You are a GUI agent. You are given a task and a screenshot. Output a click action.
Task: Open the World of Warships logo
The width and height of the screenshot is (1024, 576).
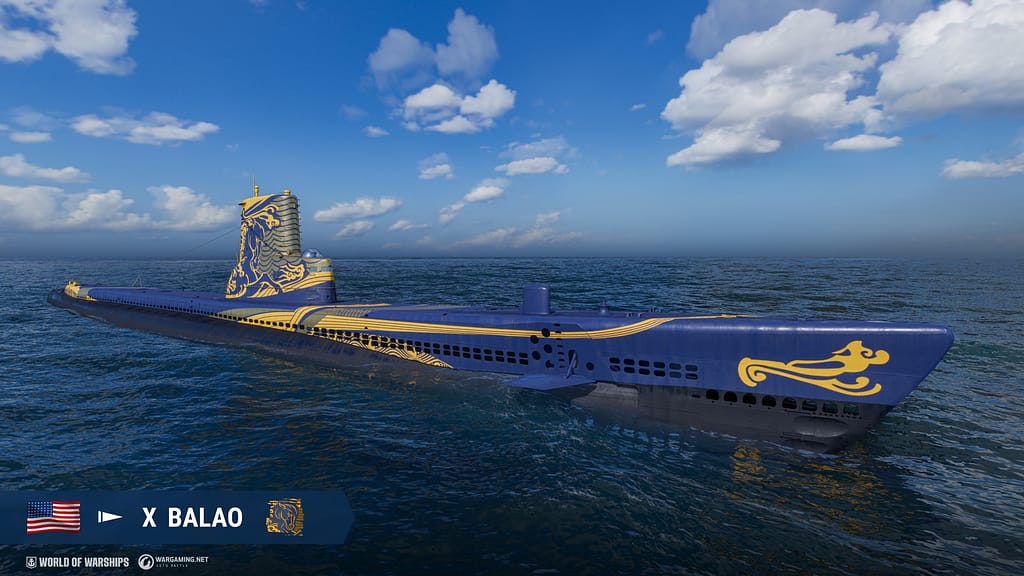(x=77, y=562)
